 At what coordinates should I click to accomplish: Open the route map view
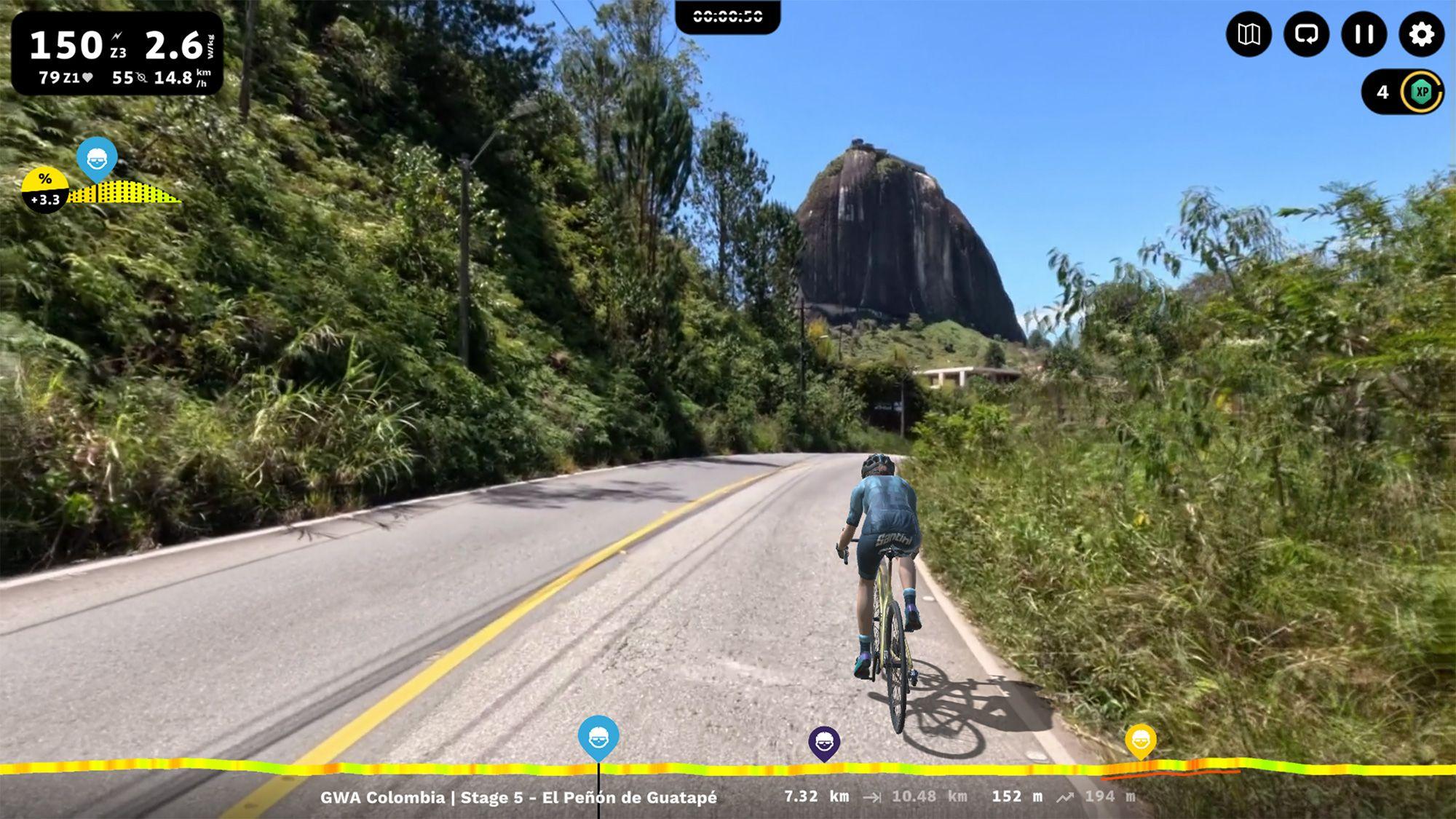point(1249,34)
